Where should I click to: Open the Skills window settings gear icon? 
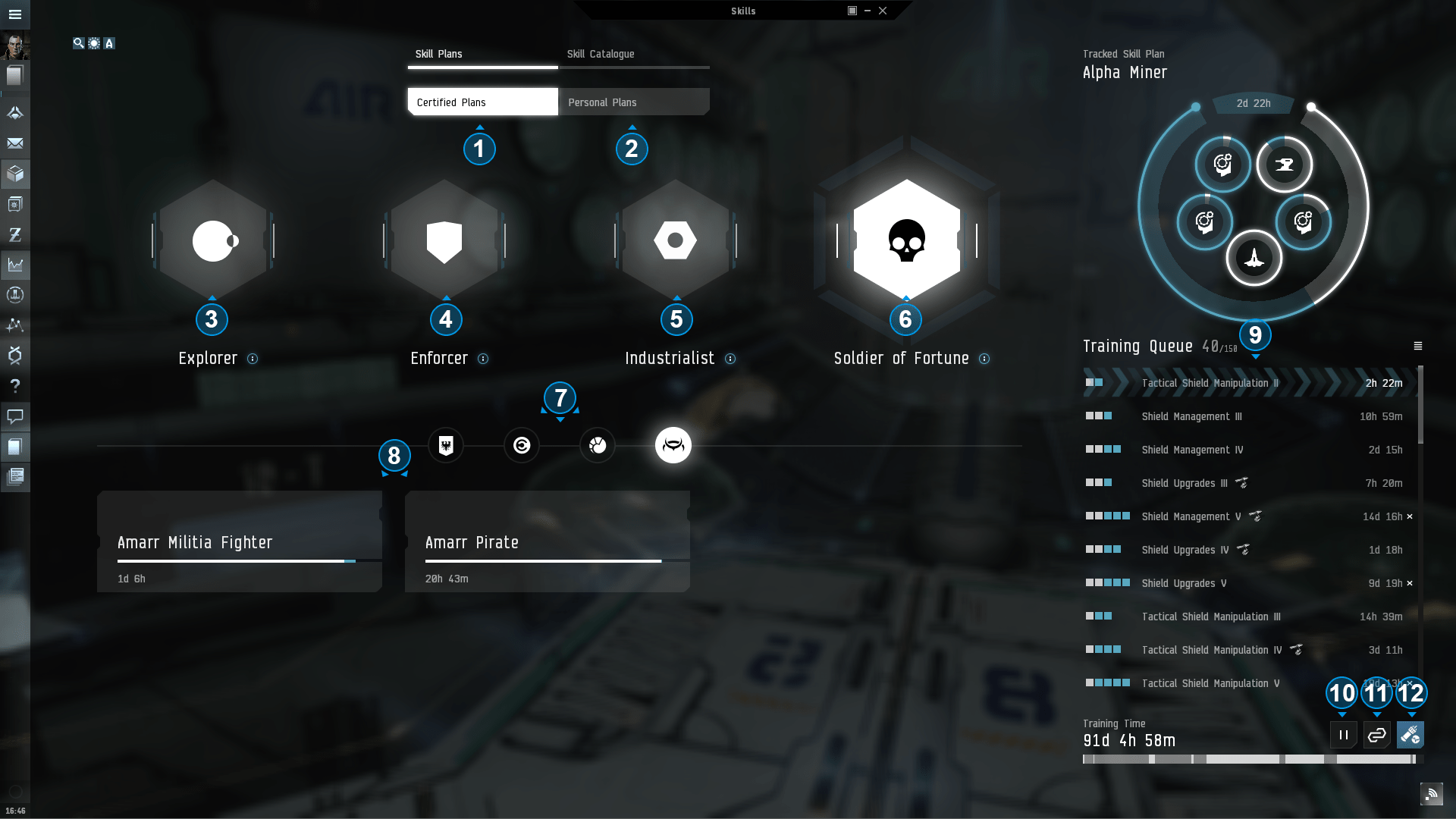(93, 43)
